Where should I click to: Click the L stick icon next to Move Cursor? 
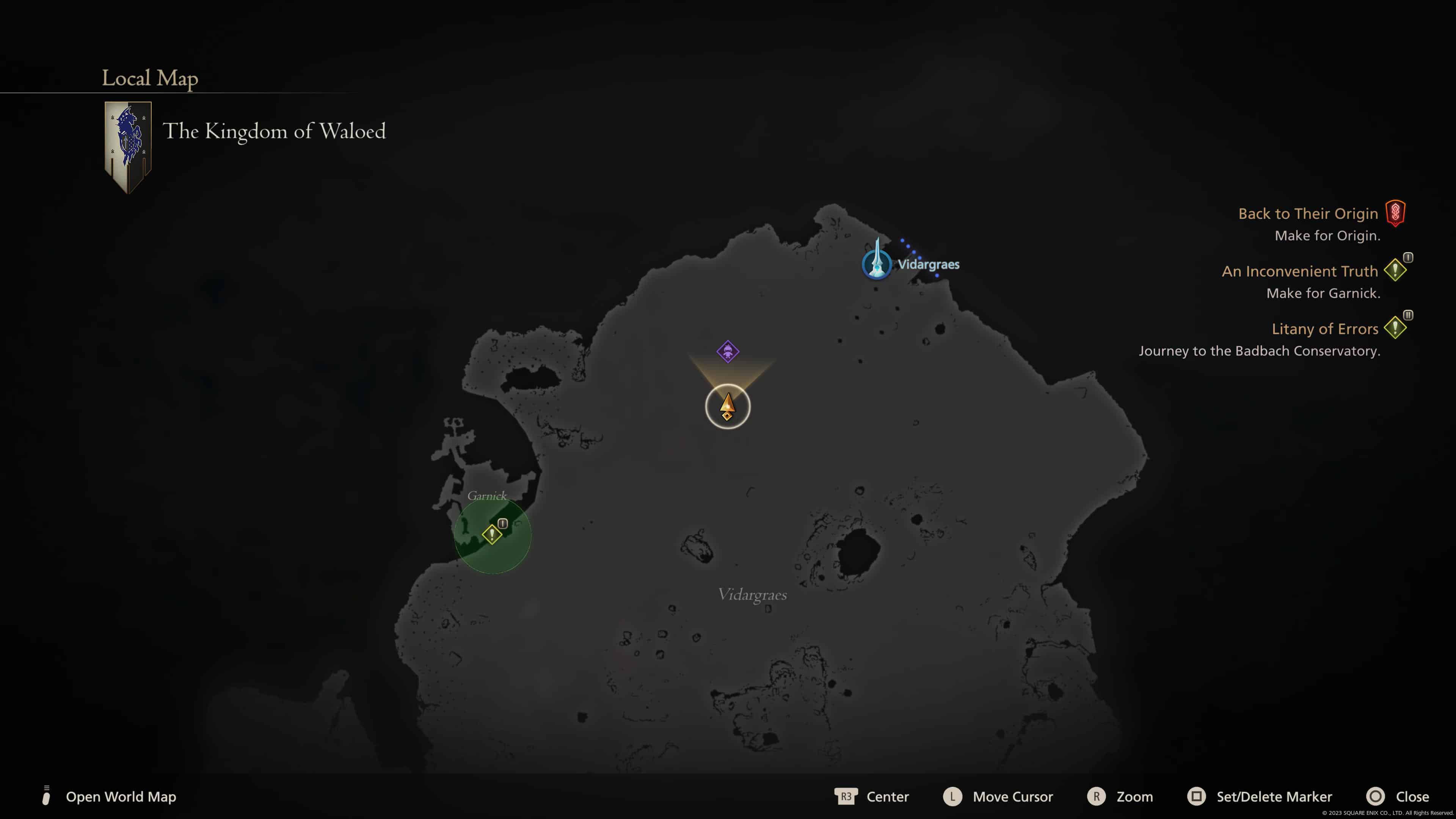[x=953, y=796]
